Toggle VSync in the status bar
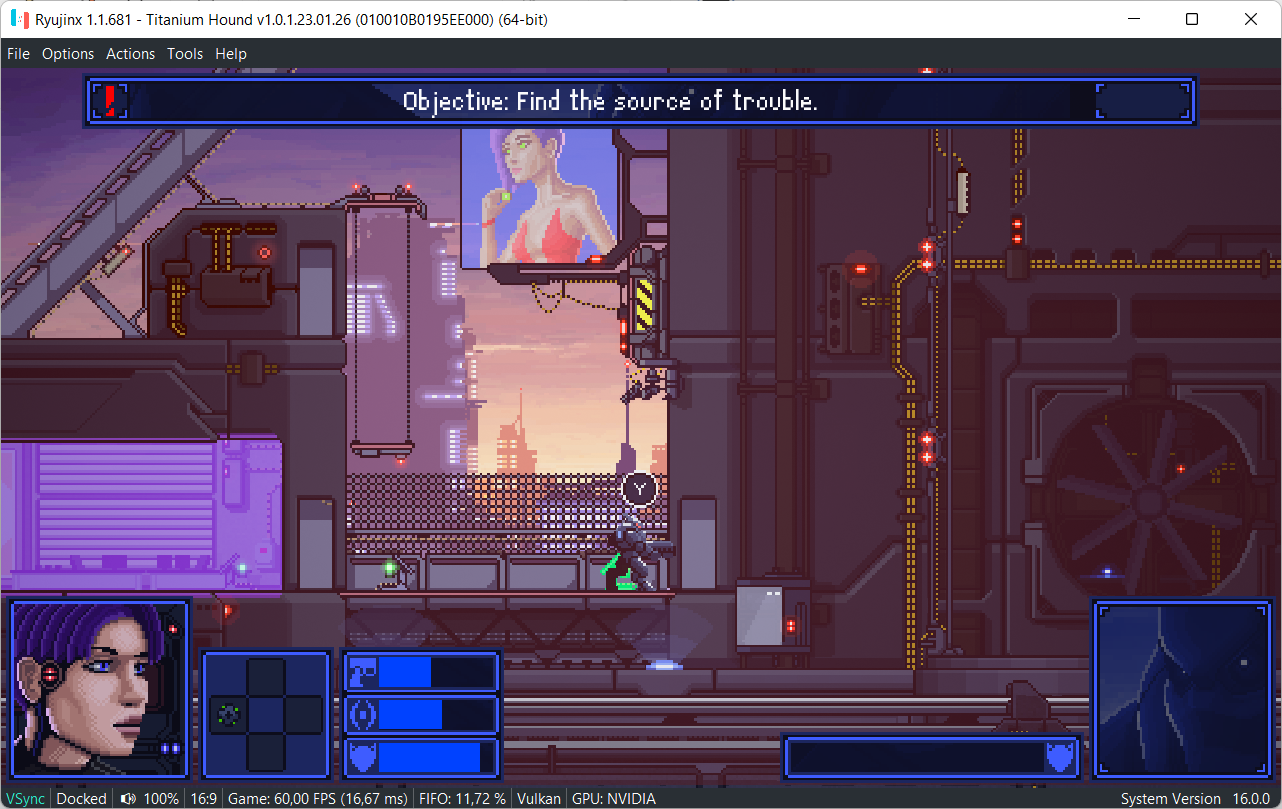The height and width of the screenshot is (809, 1282). (25, 798)
